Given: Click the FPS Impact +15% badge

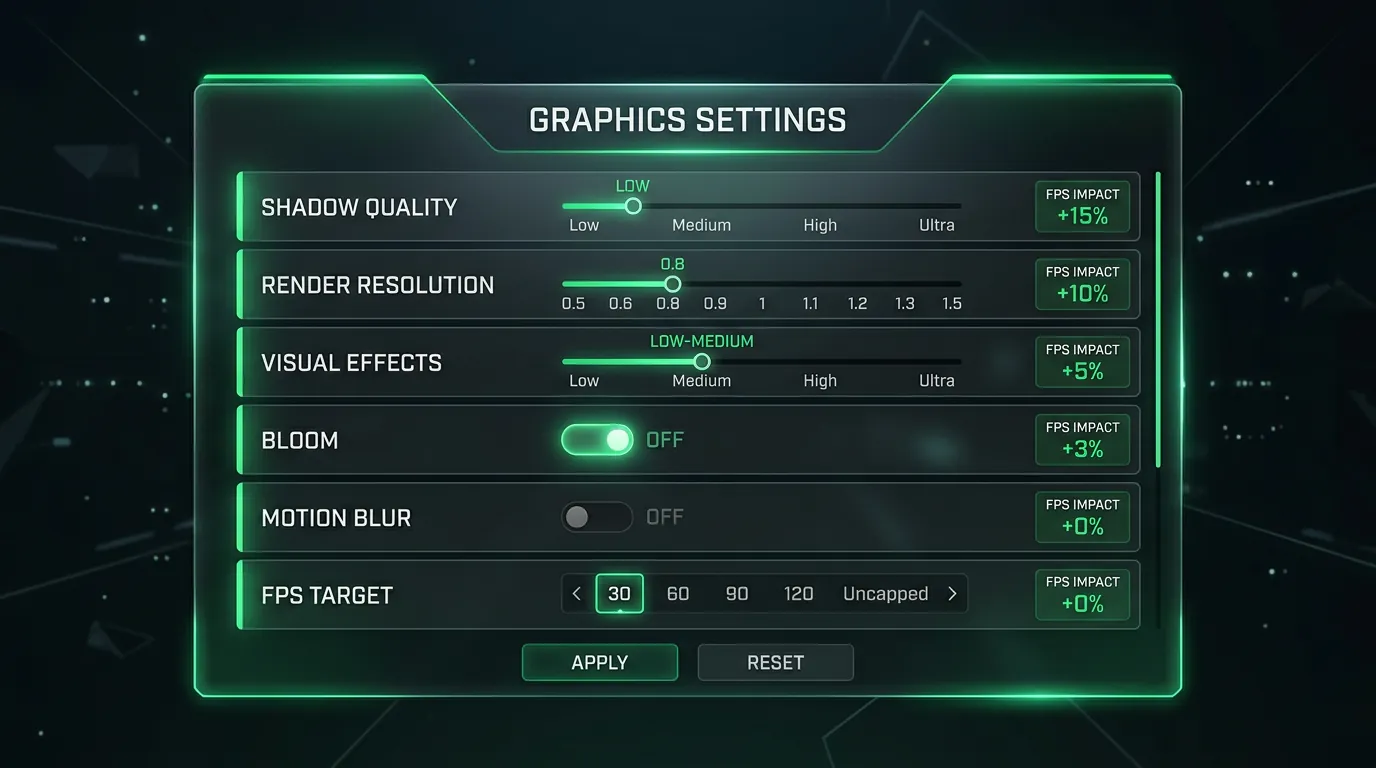Looking at the screenshot, I should (1082, 206).
